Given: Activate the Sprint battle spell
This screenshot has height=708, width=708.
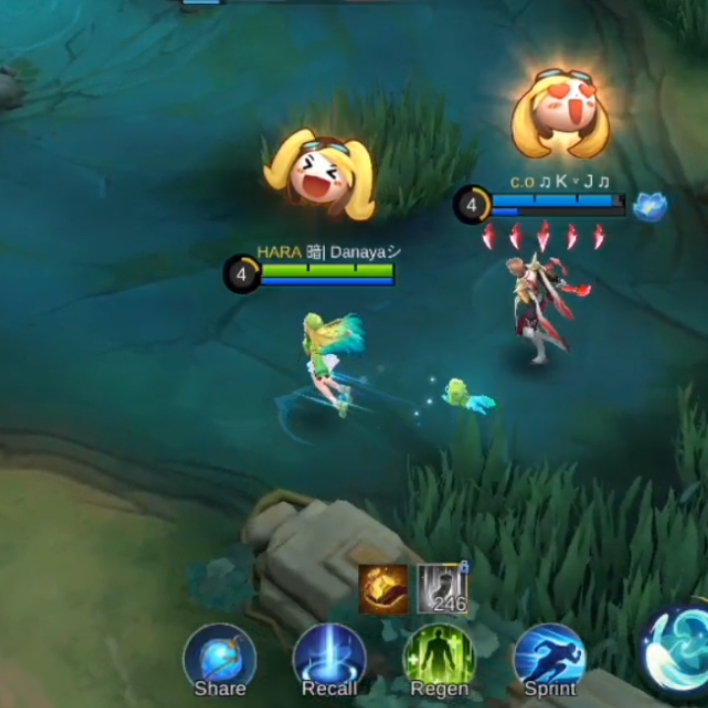Looking at the screenshot, I should pyautogui.click(x=549, y=660).
